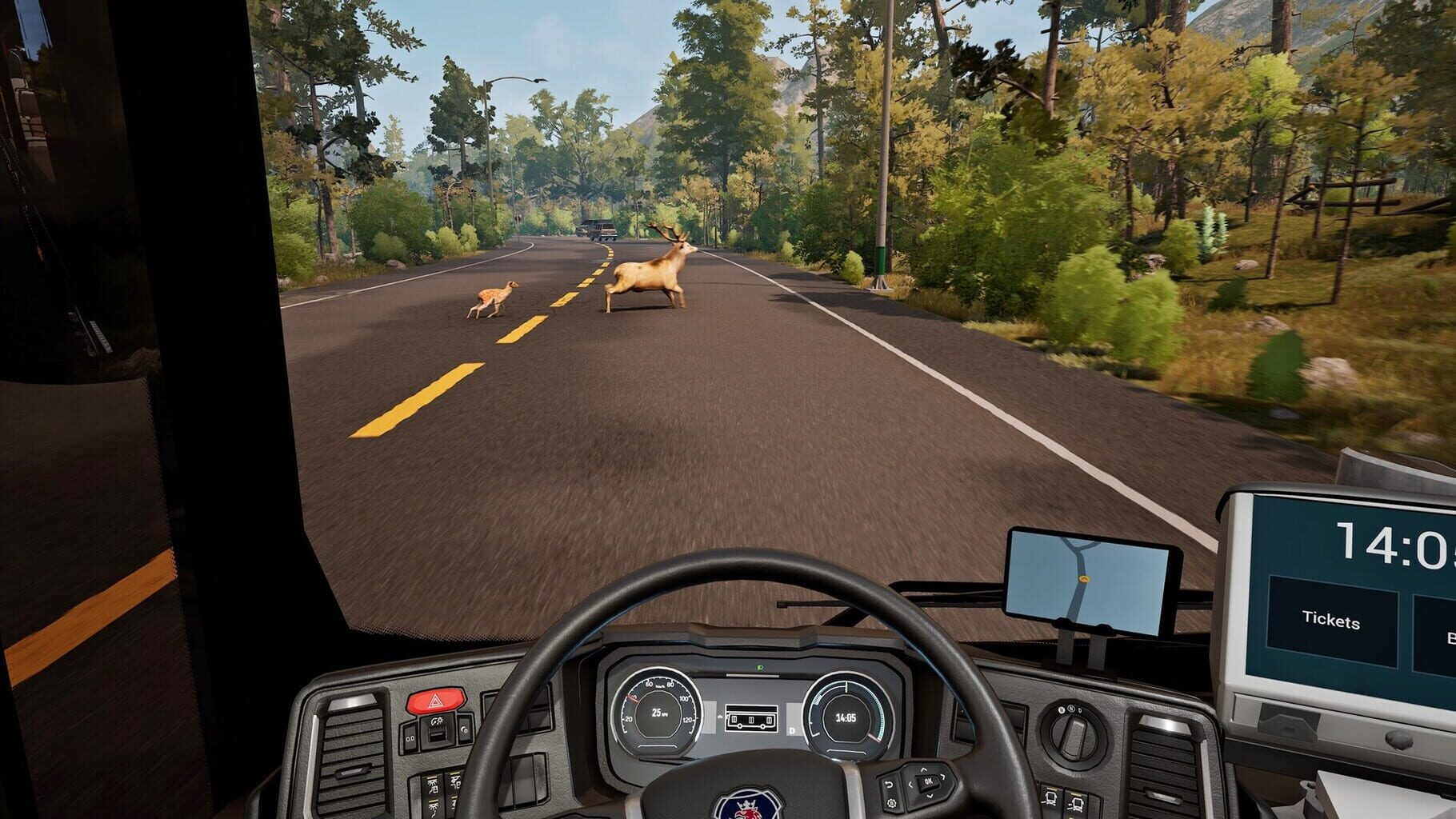Tap the GPS navigation display
The width and height of the screenshot is (1456, 819).
pos(1088,580)
